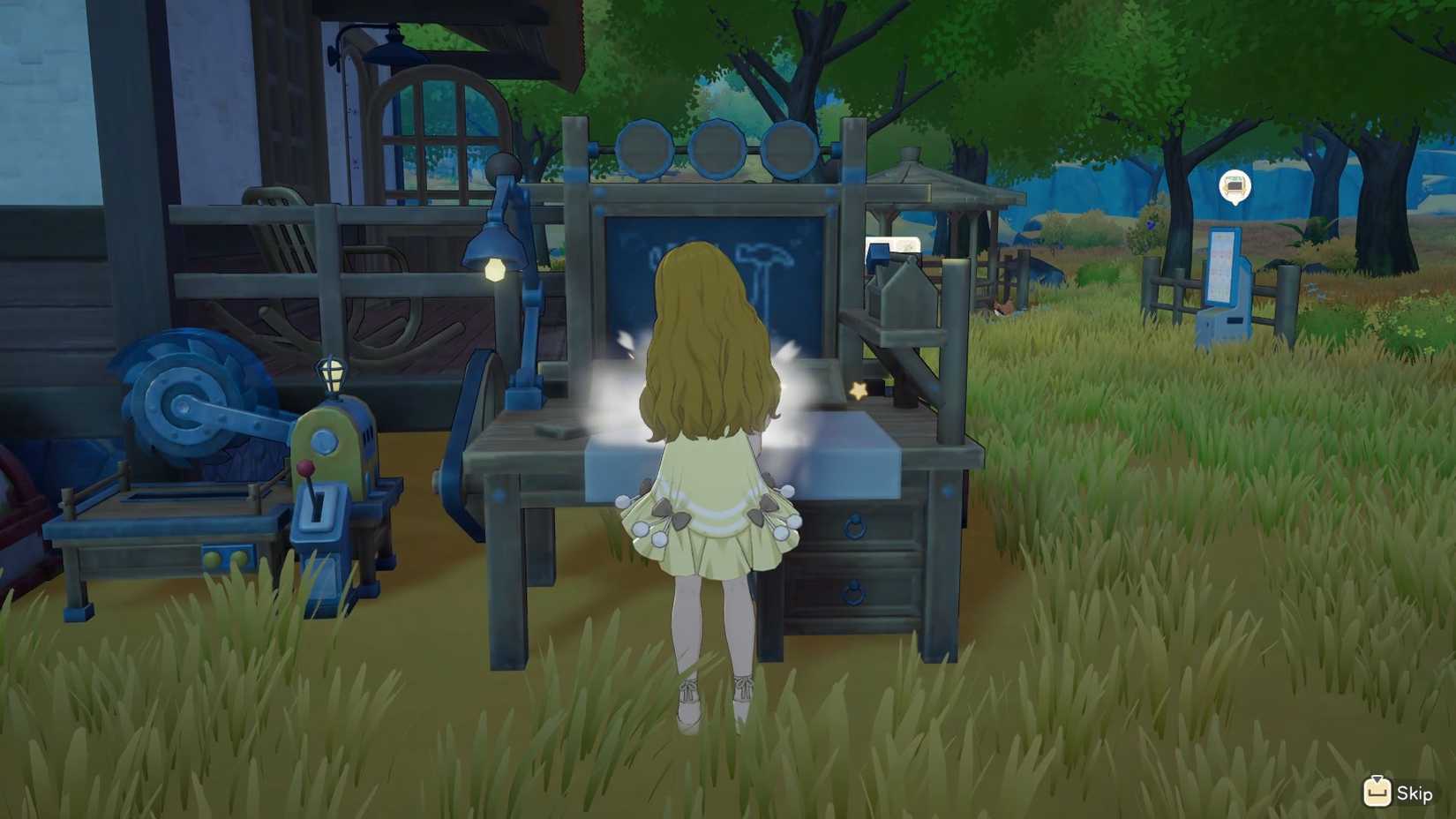This screenshot has height=819, width=1456.
Task: Click the lantern atop the blue machine
Action: coord(330,372)
